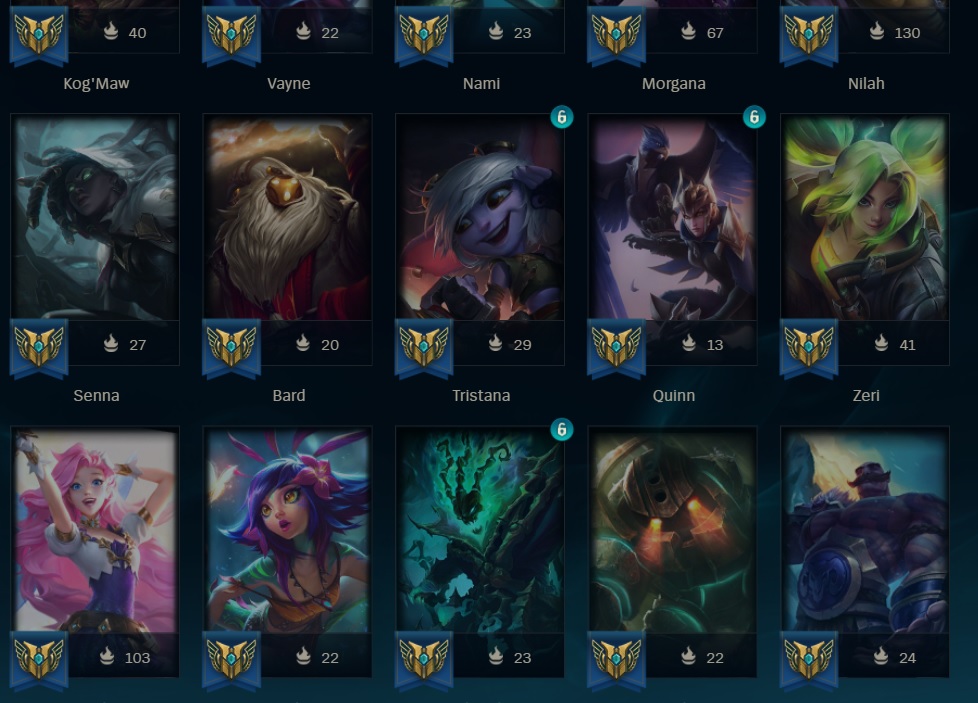Click the mastery emblem above Nilah's name
The height and width of the screenshot is (703, 978).
click(809, 33)
